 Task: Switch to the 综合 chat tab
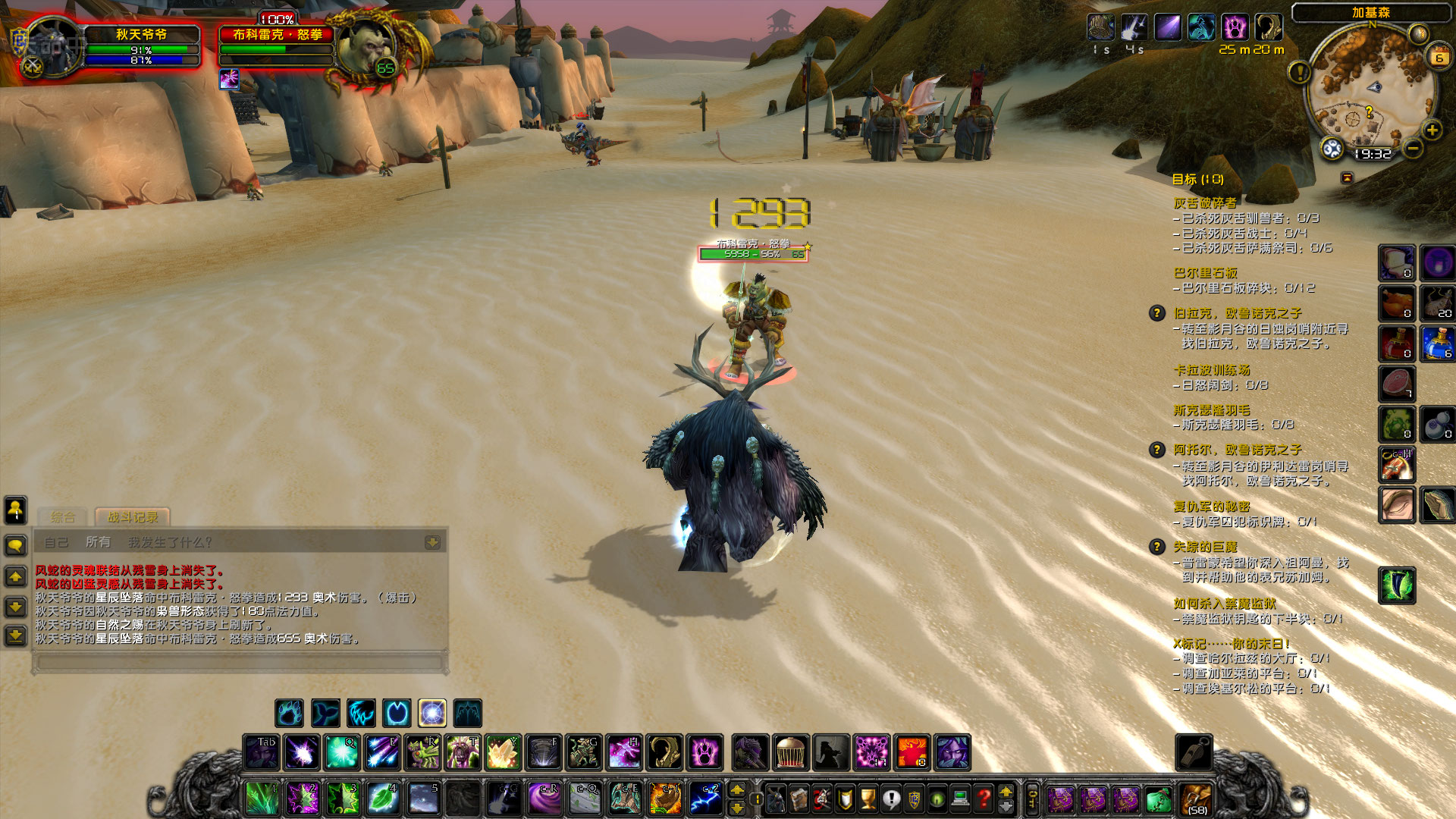pyautogui.click(x=63, y=517)
